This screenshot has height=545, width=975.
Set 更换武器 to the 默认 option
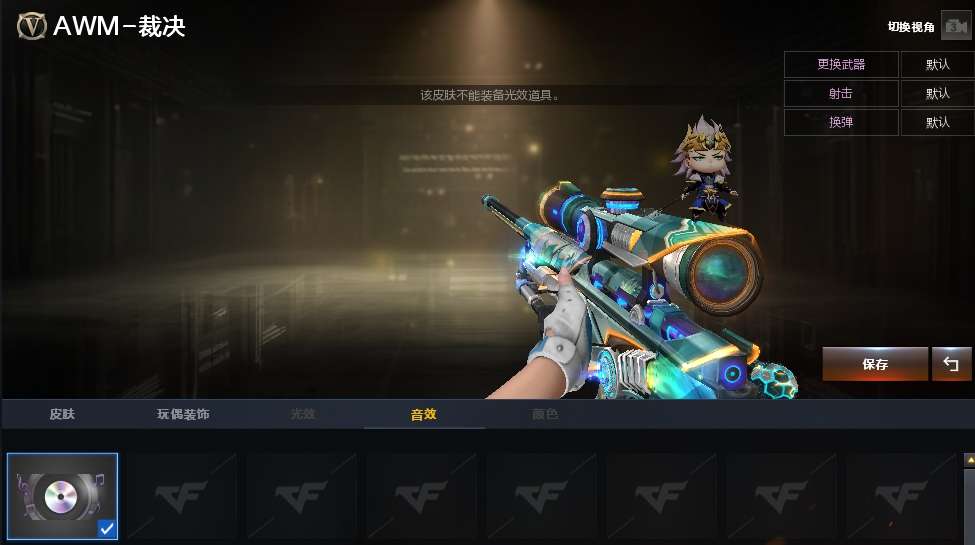coord(937,64)
